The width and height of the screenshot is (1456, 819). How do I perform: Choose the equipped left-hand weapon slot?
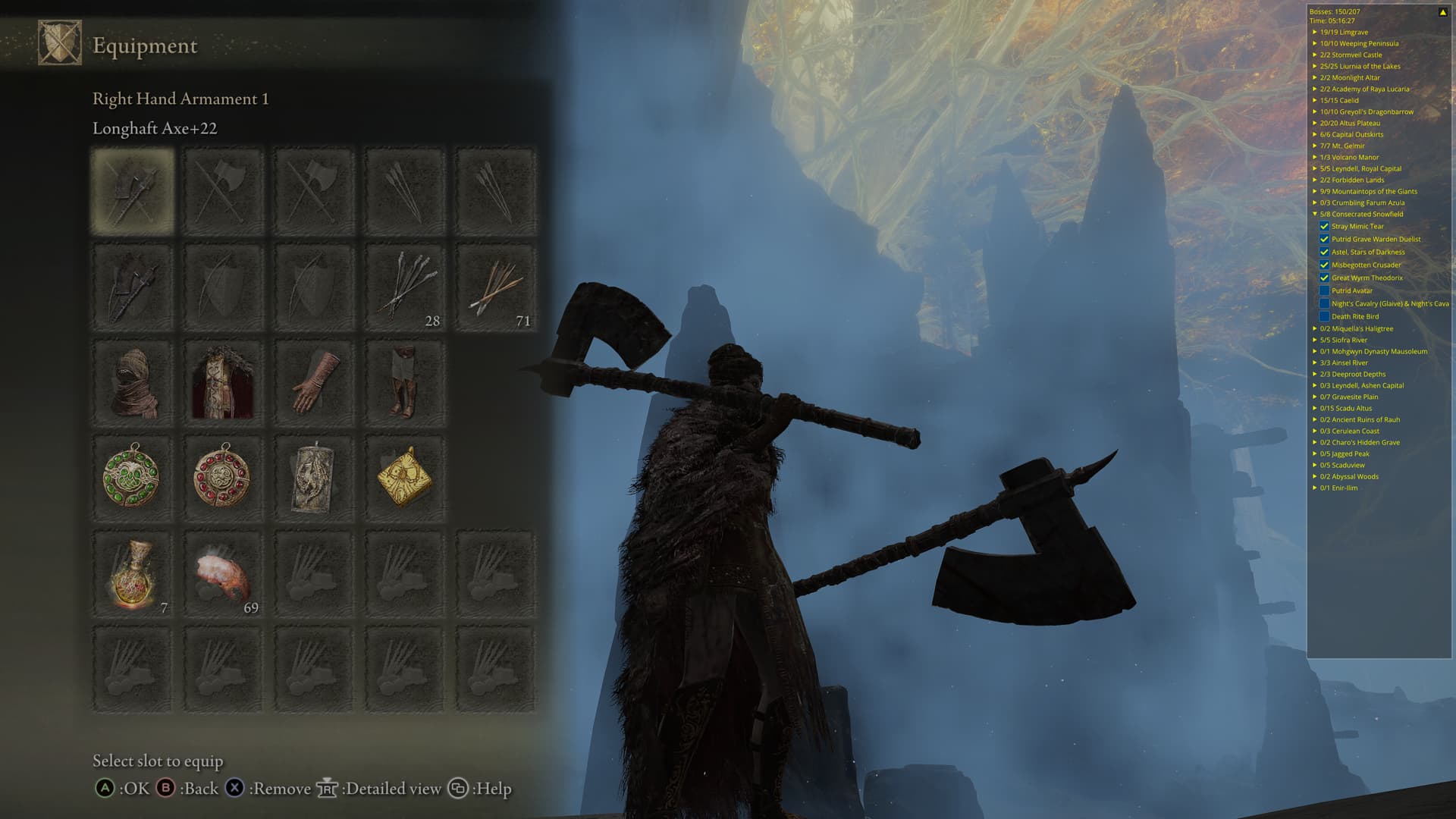[133, 287]
